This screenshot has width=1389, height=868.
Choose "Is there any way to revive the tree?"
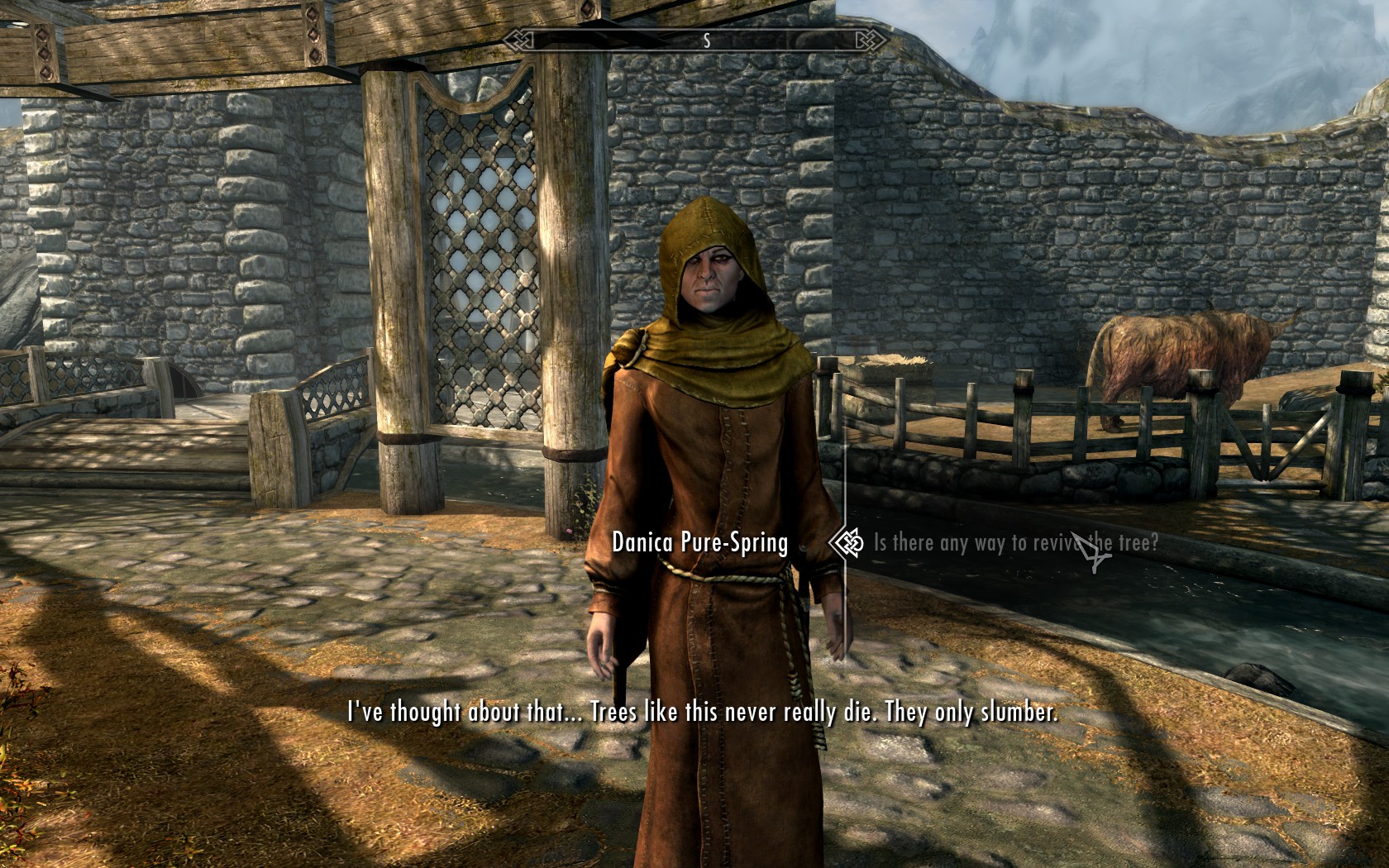click(1015, 543)
